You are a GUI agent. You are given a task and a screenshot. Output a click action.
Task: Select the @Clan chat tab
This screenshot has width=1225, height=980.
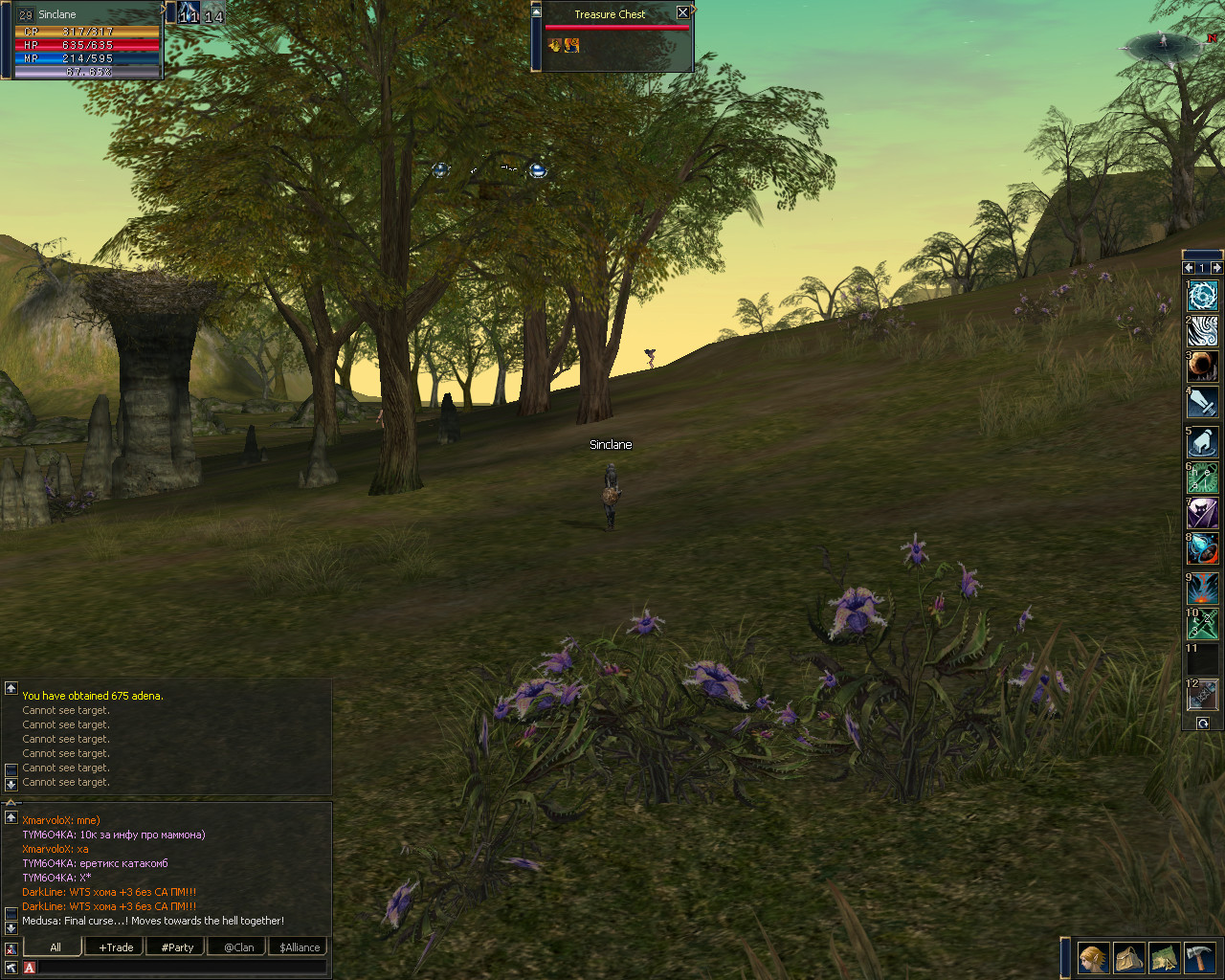click(x=239, y=947)
